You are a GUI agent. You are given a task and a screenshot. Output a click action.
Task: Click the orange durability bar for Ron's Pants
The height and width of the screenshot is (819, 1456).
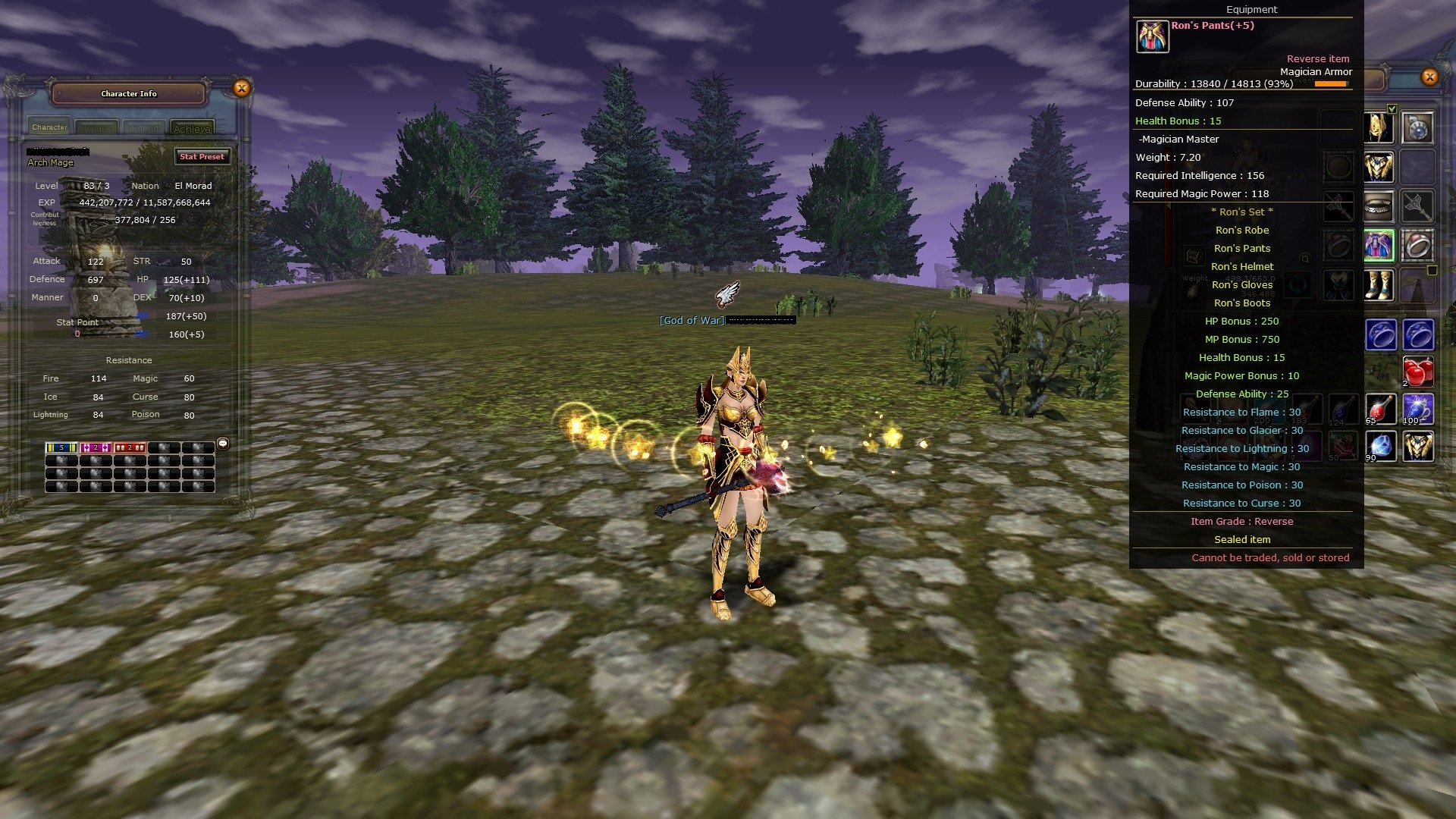coord(1331,85)
